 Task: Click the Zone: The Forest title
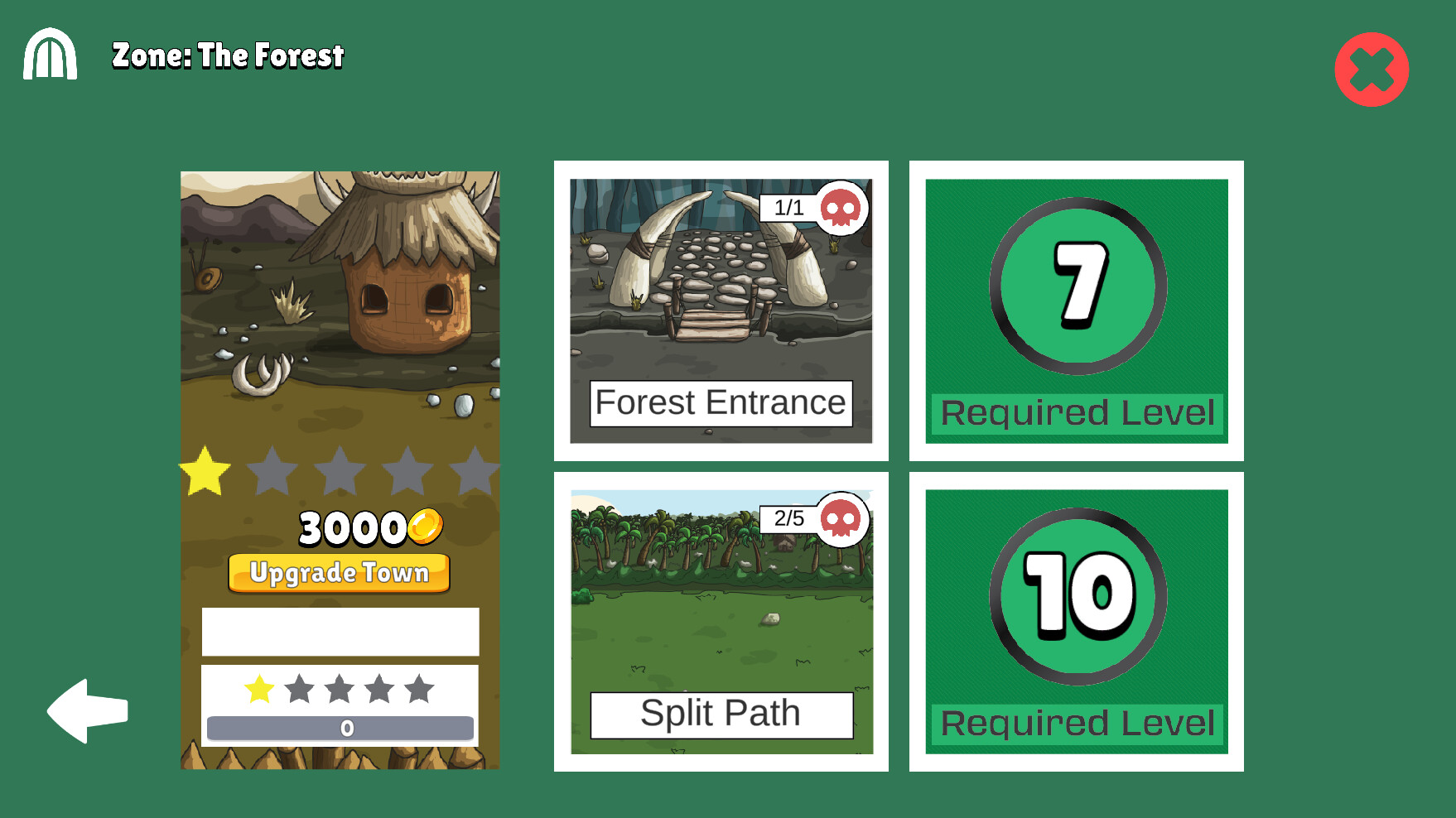click(228, 56)
